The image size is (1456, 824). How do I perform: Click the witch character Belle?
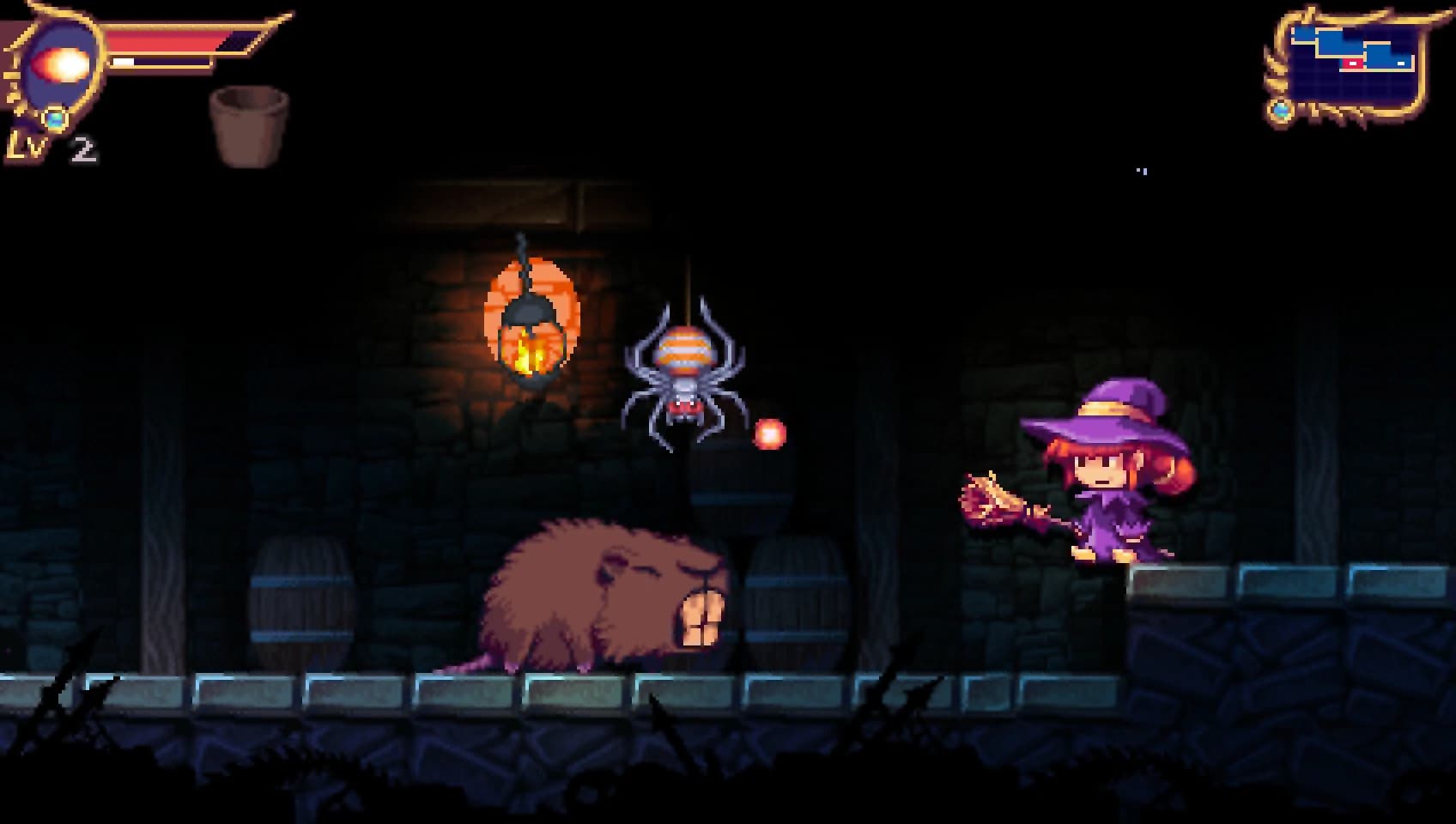click(x=1107, y=489)
